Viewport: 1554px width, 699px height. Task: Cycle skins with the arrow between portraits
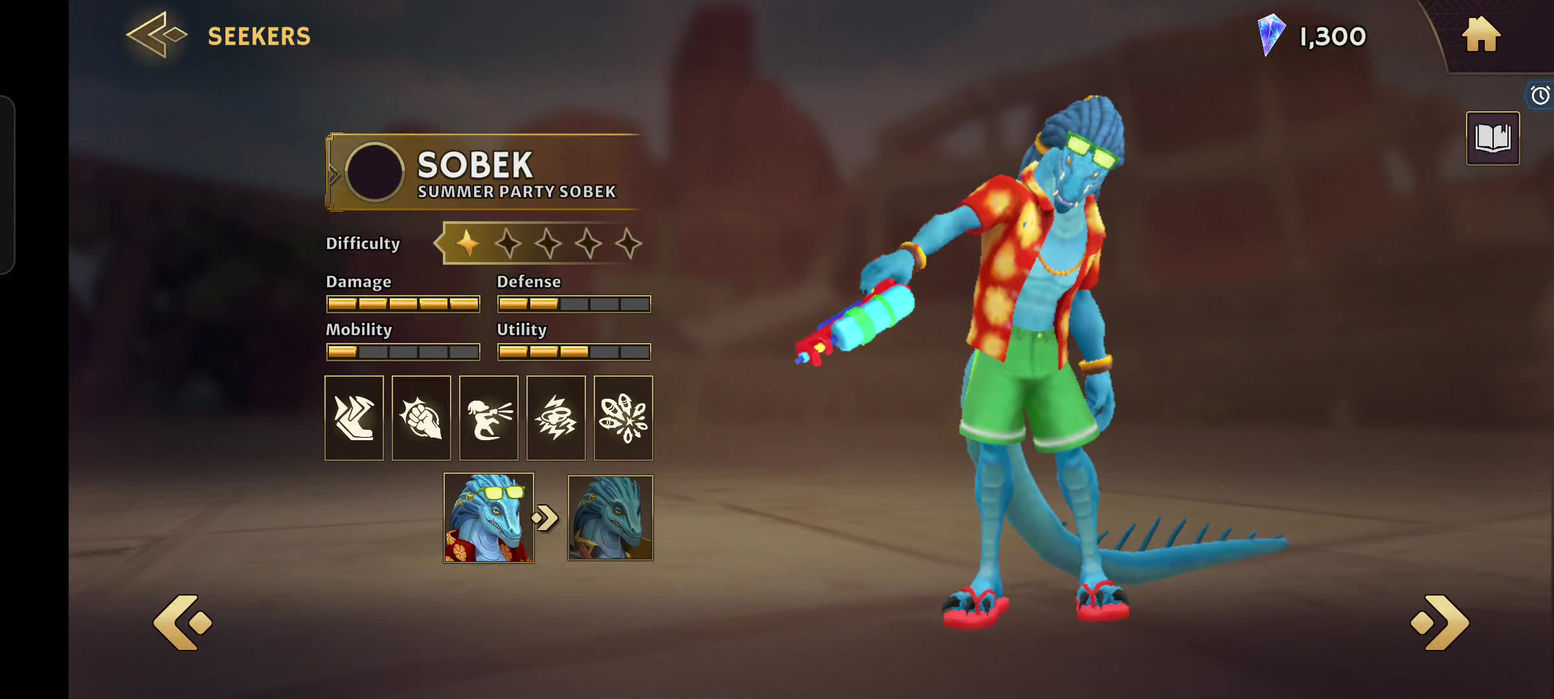coord(546,518)
